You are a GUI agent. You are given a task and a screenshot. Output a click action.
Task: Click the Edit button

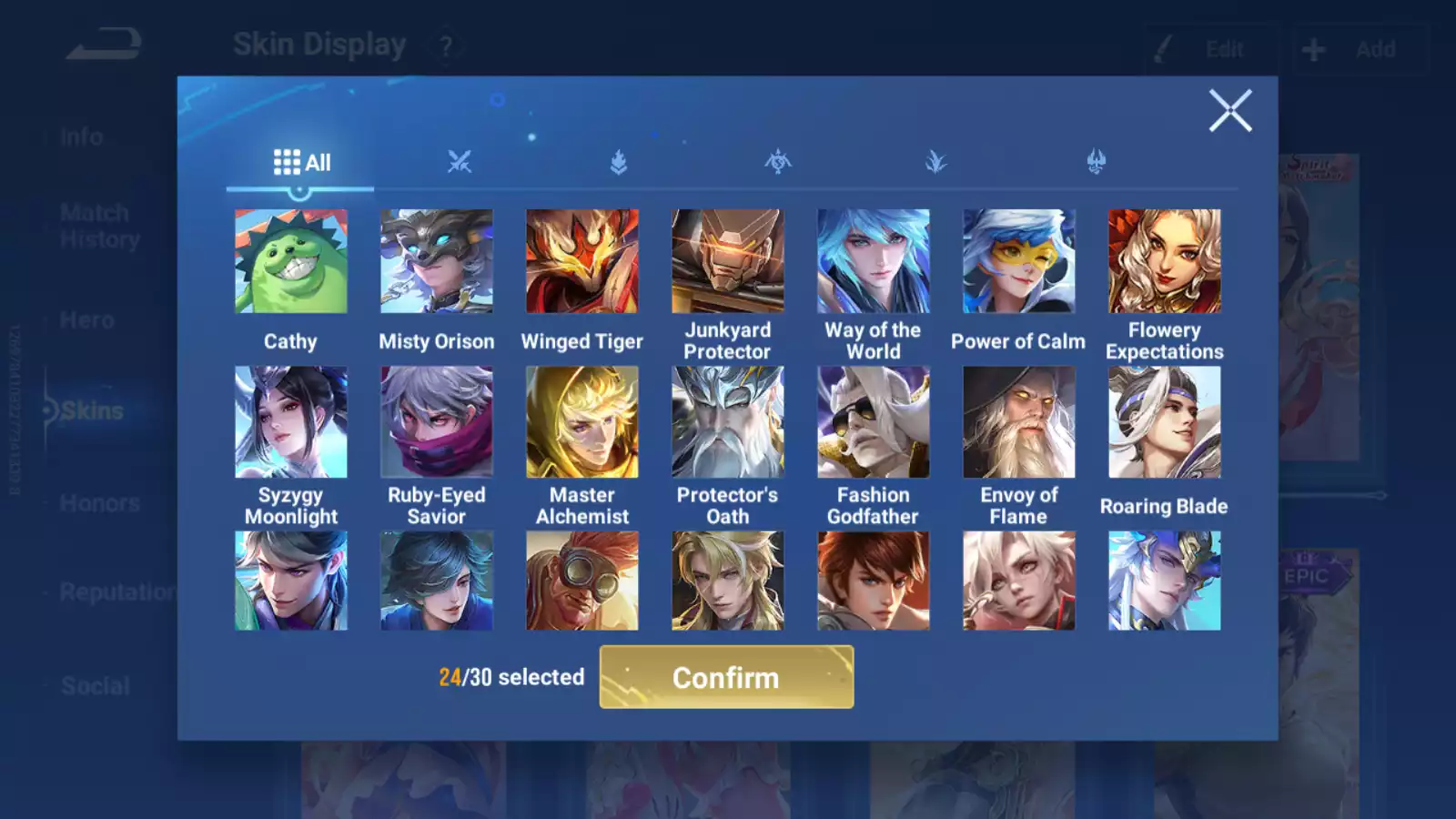(x=1210, y=49)
